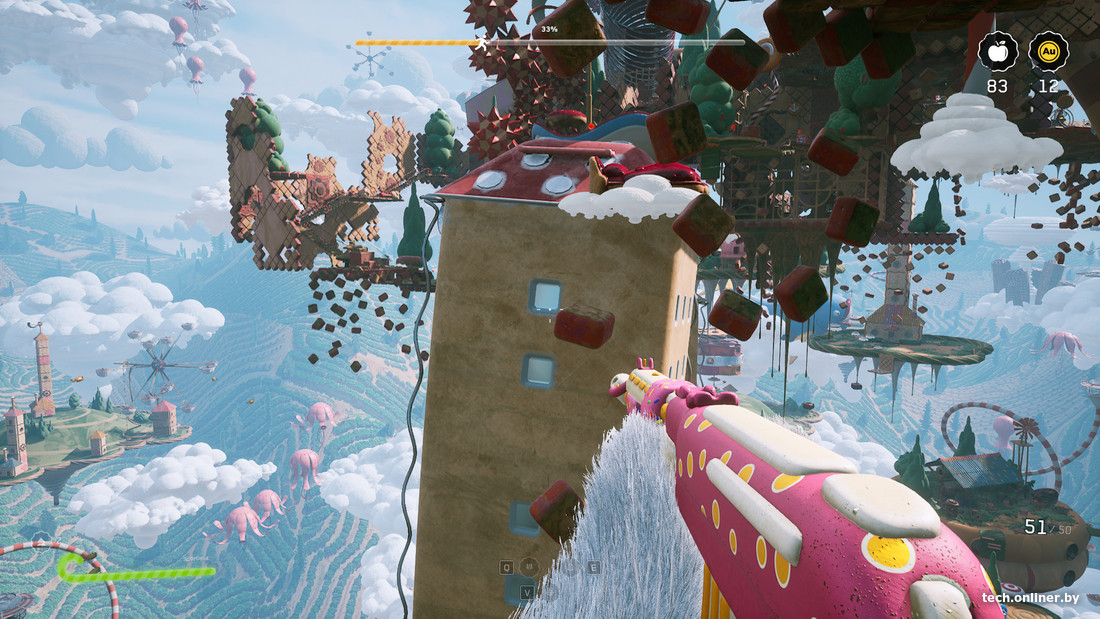Click the apple counter icon

997,52
